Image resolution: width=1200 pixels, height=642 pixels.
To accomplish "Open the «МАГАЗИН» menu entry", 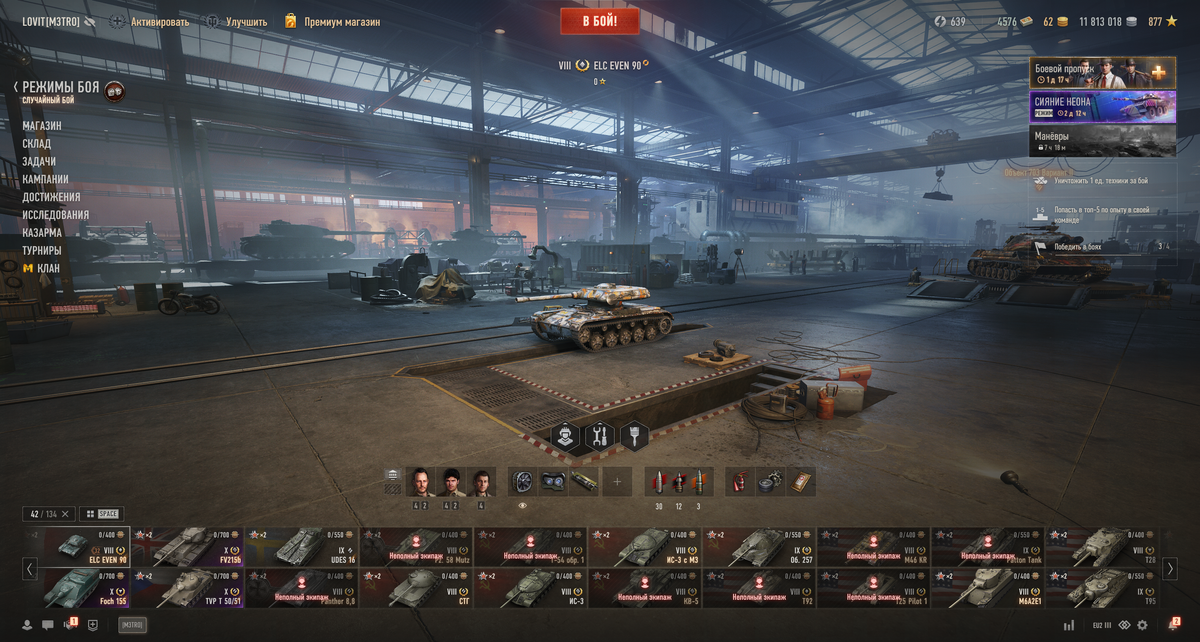I will click(42, 126).
